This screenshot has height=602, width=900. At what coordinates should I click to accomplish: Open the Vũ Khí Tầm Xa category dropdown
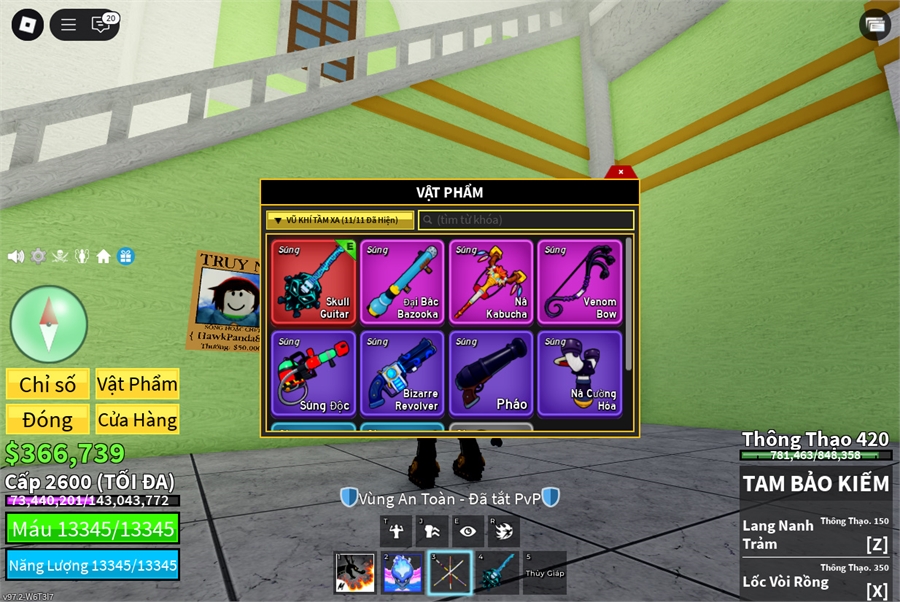click(339, 220)
